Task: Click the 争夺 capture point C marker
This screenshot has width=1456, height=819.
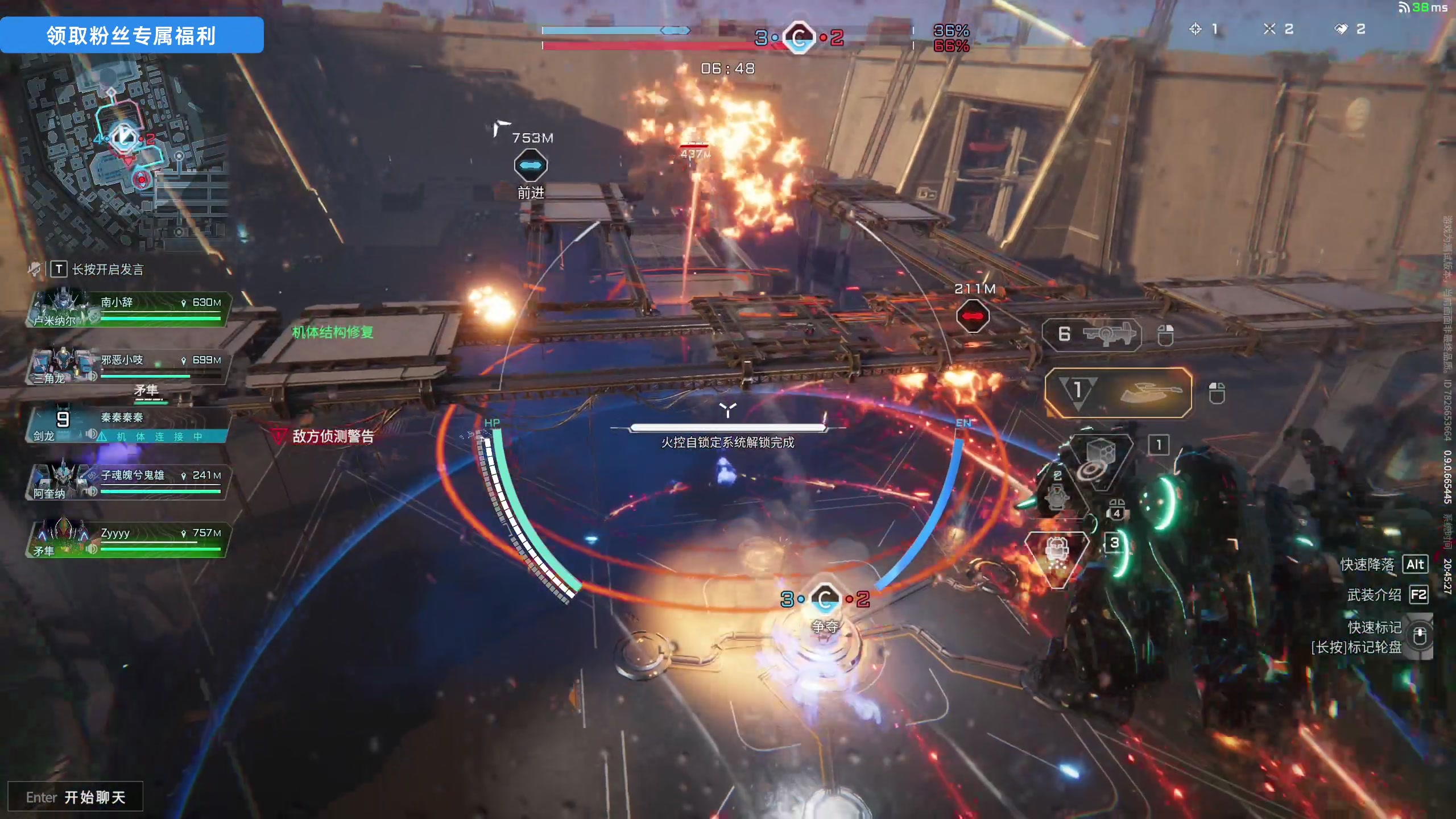Action: (x=825, y=599)
